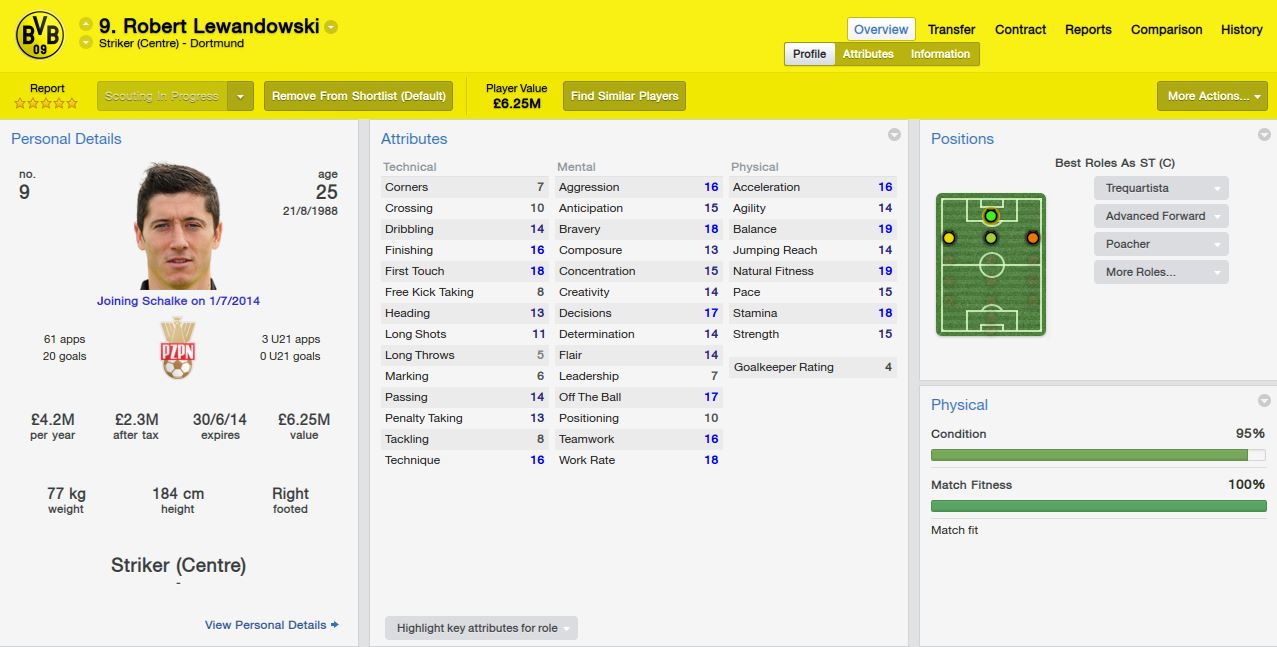Open the More Actions dropdown
Image resolution: width=1277 pixels, height=647 pixels.
tap(1212, 96)
